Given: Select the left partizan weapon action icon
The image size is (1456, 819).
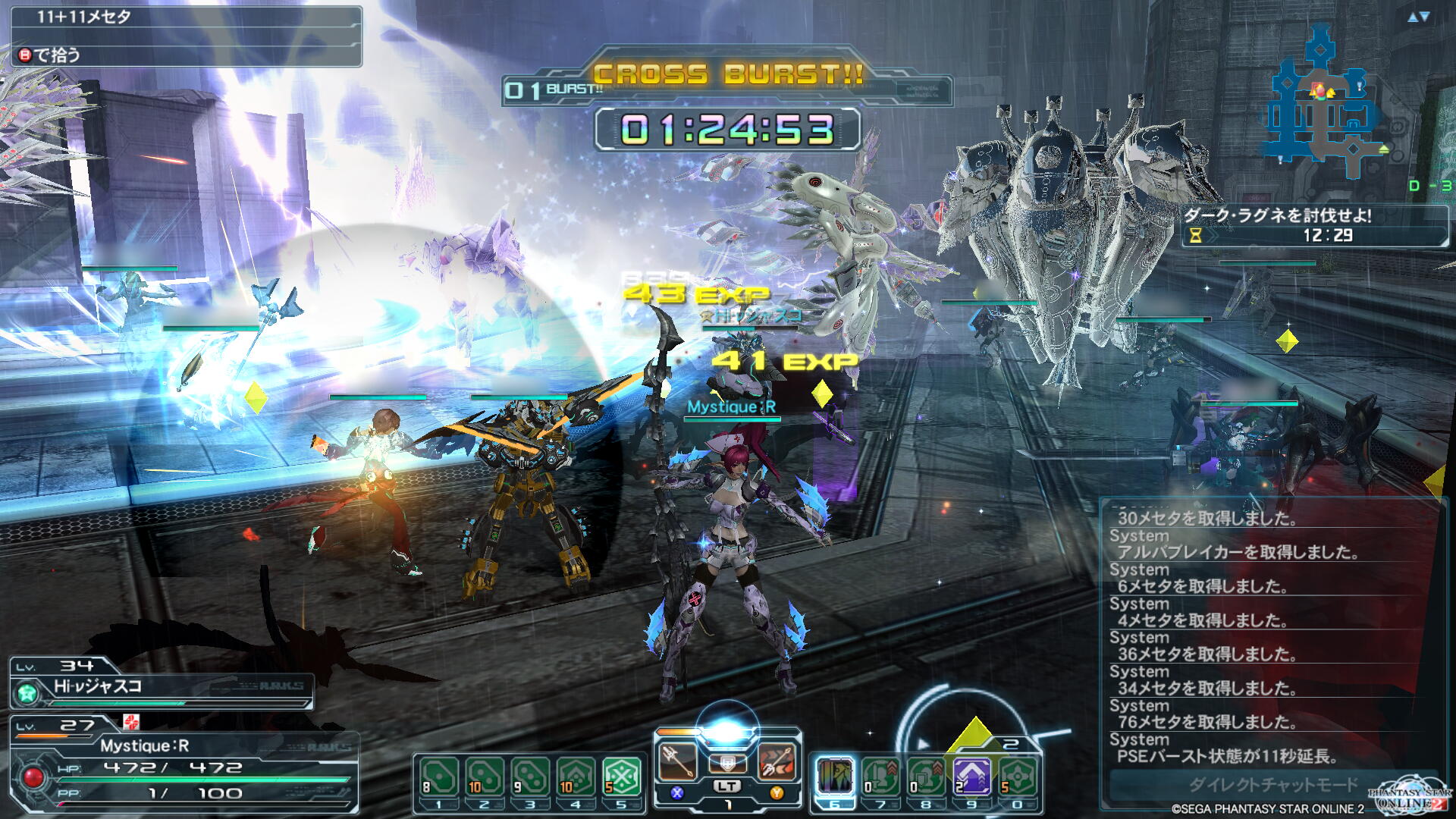Looking at the screenshot, I should (678, 761).
